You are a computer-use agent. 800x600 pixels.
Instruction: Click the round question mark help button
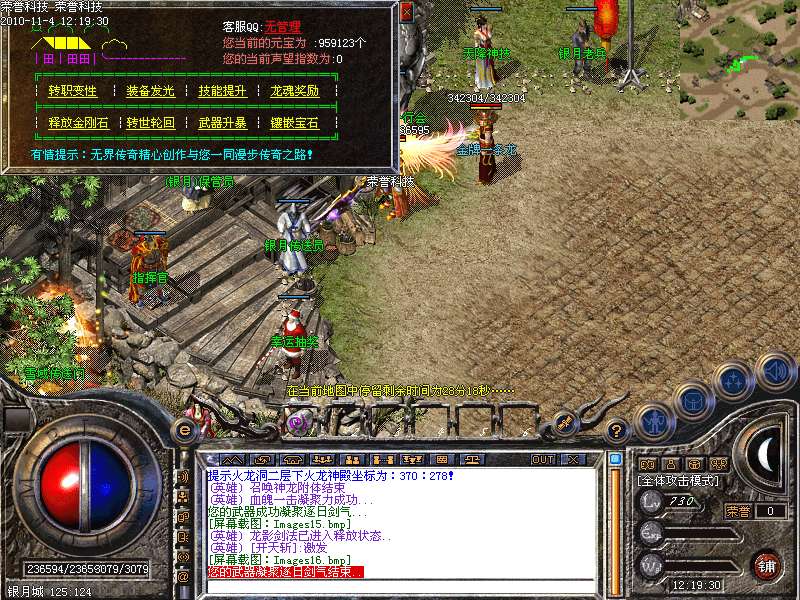(618, 430)
